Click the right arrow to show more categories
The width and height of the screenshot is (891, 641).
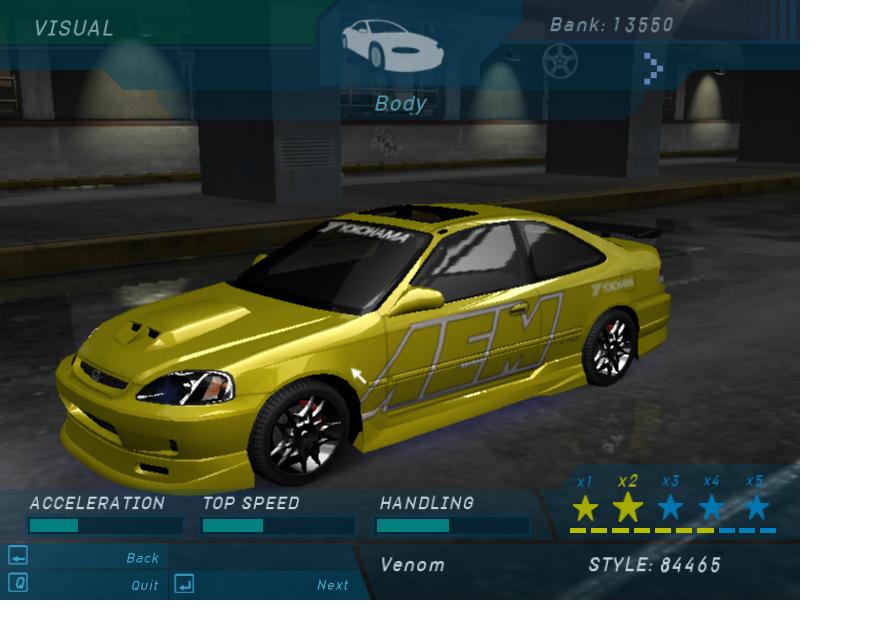(653, 68)
